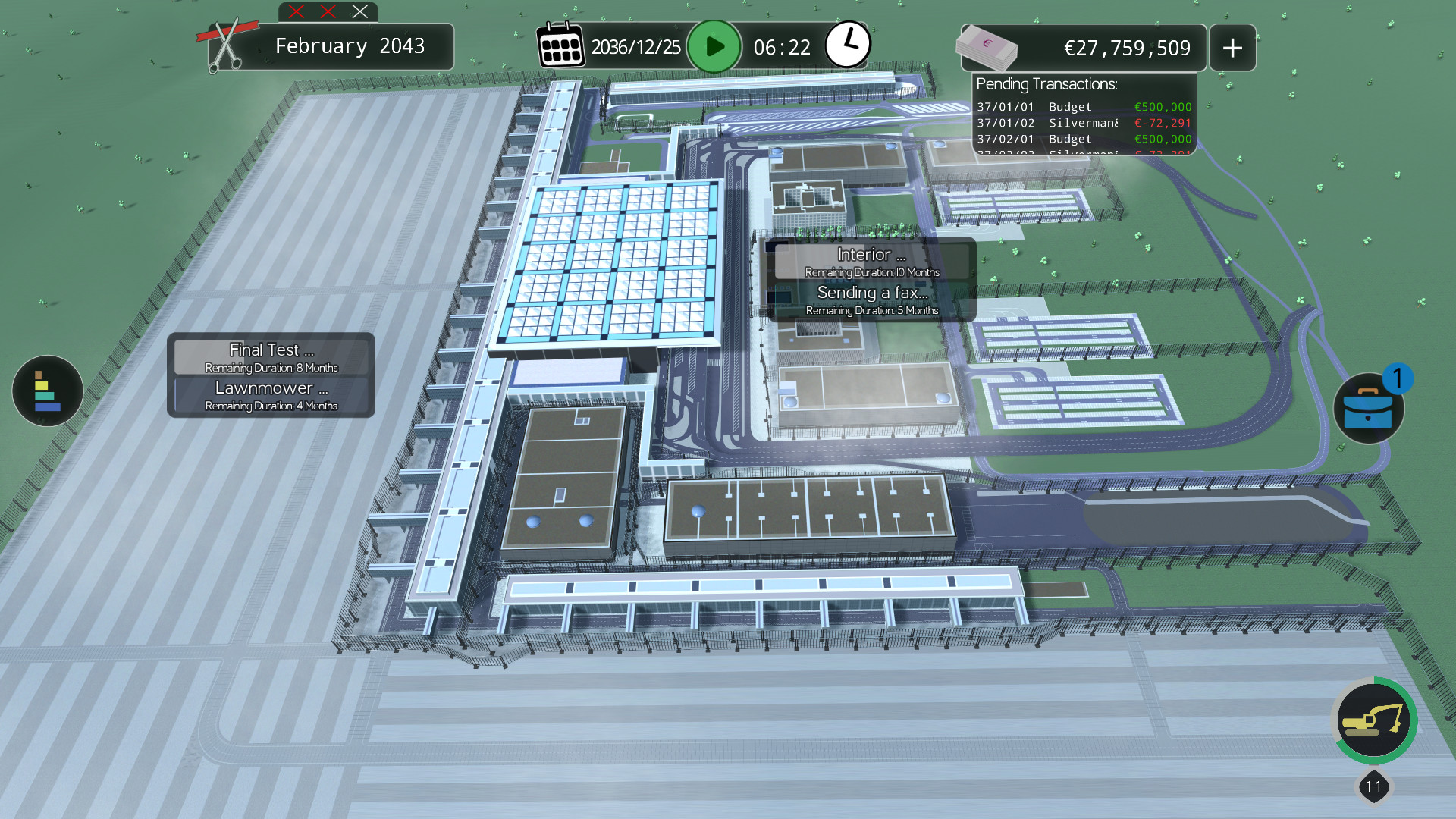Open the calendar icon beside the date
This screenshot has height=819, width=1456.
tap(560, 45)
